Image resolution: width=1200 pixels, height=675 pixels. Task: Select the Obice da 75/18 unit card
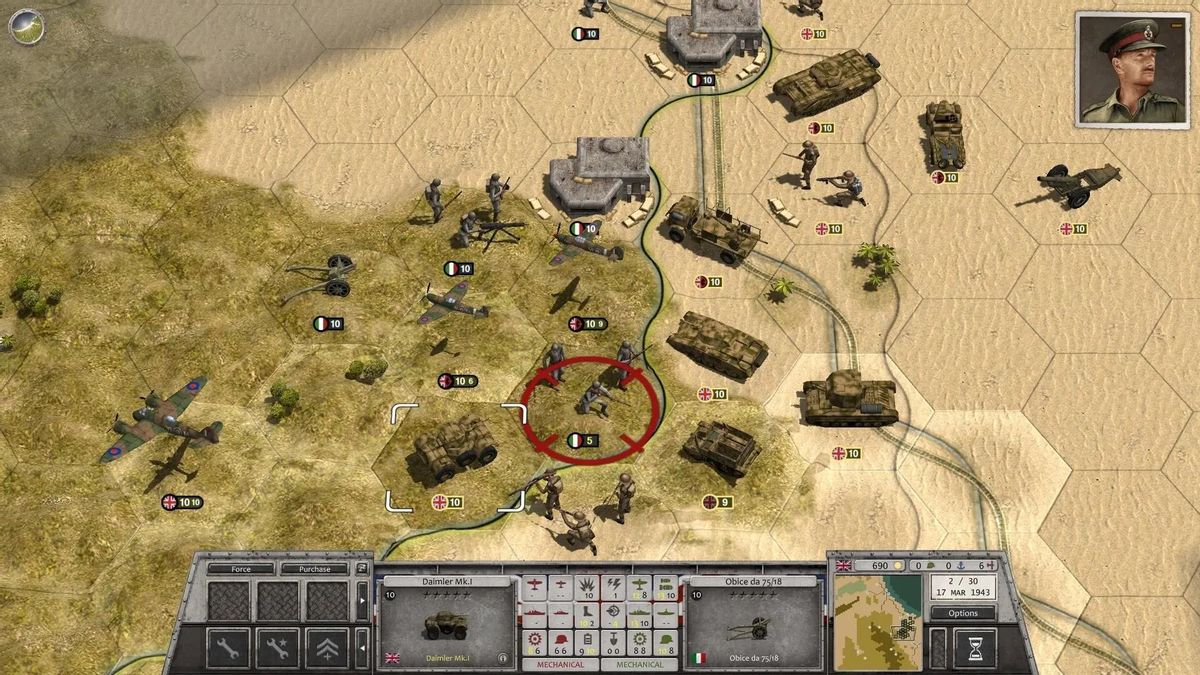point(752,622)
